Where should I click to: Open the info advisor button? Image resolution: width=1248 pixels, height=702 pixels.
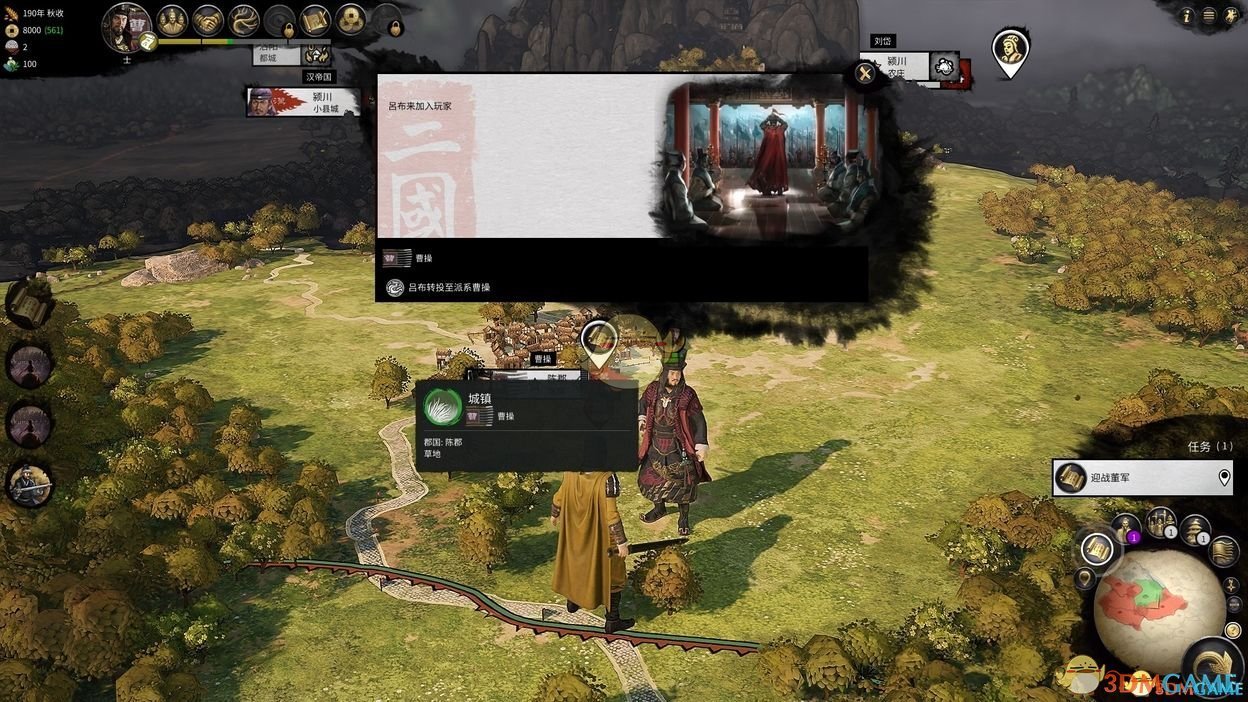click(1187, 15)
